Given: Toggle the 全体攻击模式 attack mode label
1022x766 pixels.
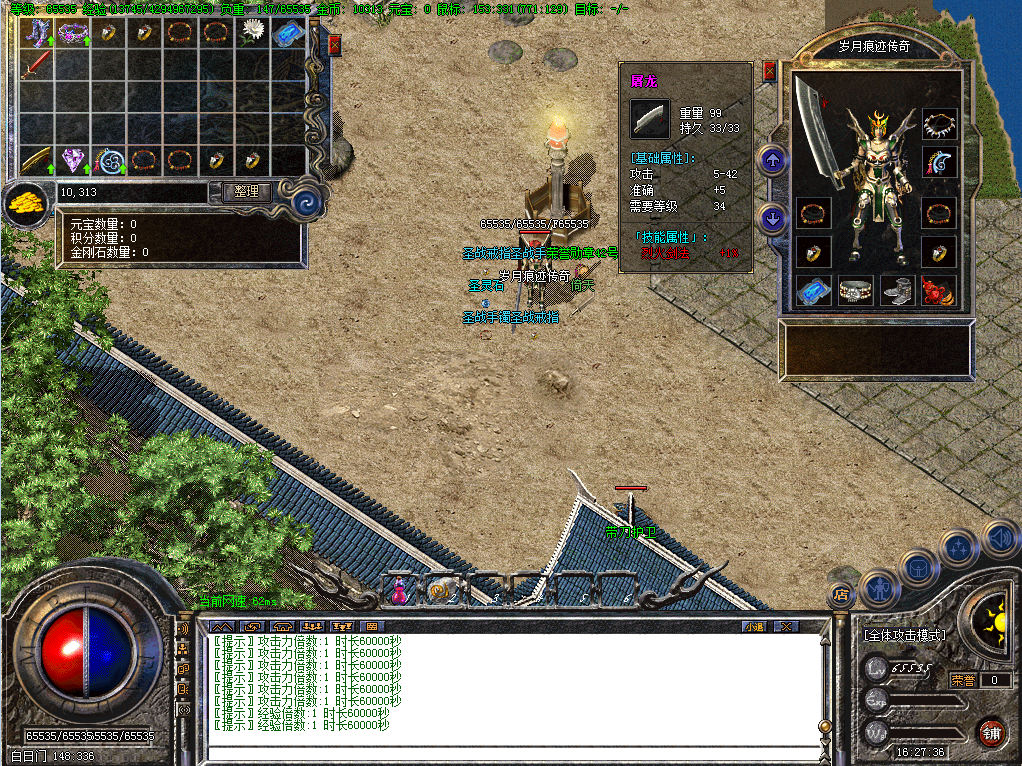Looking at the screenshot, I should pyautogui.click(x=904, y=635).
